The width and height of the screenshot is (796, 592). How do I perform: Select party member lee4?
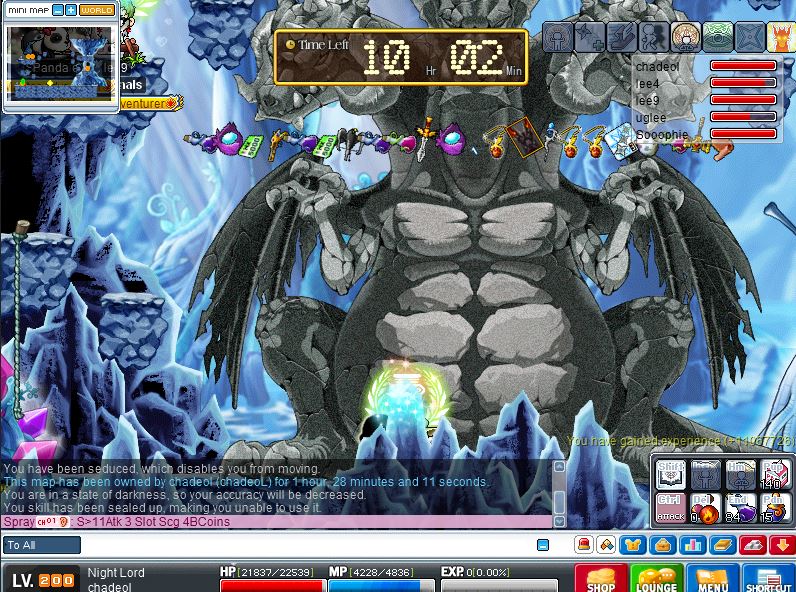(x=648, y=84)
